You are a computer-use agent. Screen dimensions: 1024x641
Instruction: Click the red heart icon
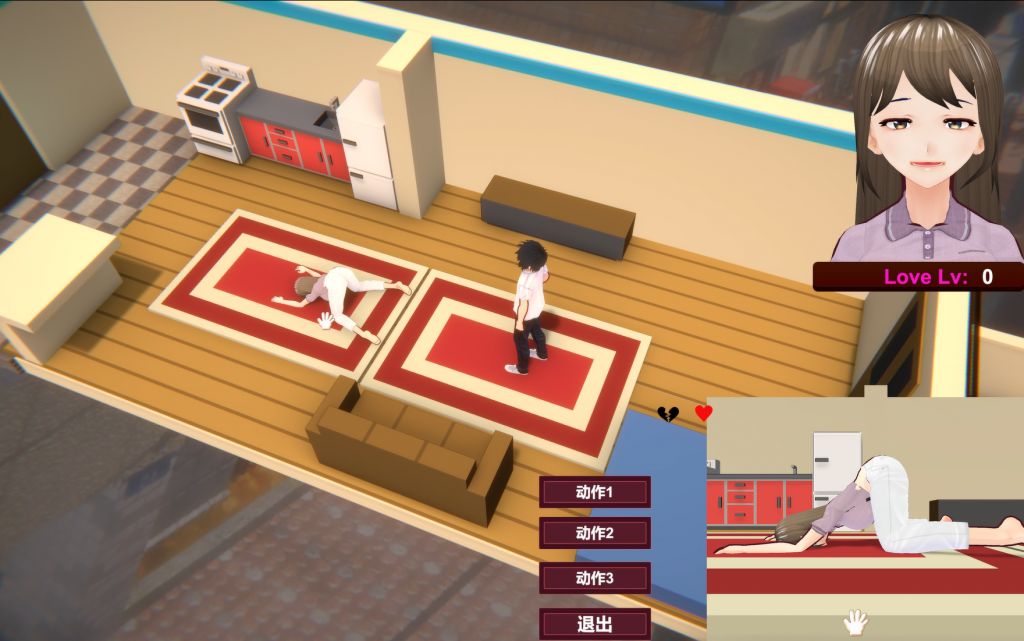pyautogui.click(x=704, y=412)
